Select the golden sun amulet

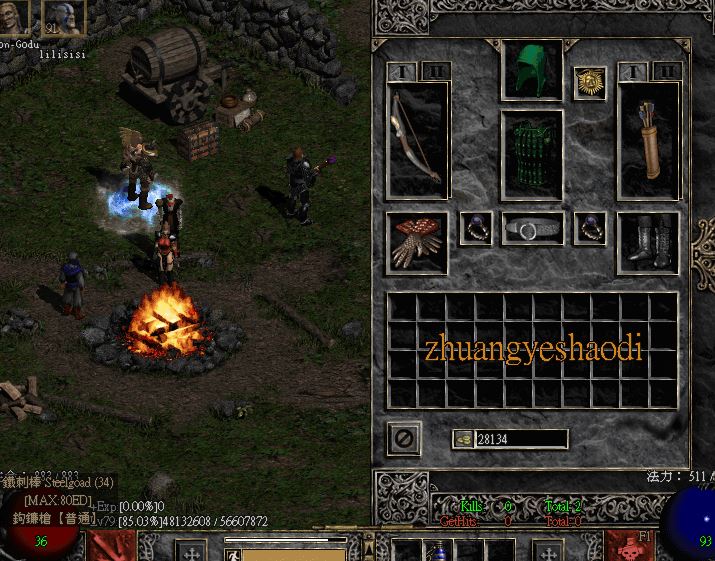[x=588, y=83]
